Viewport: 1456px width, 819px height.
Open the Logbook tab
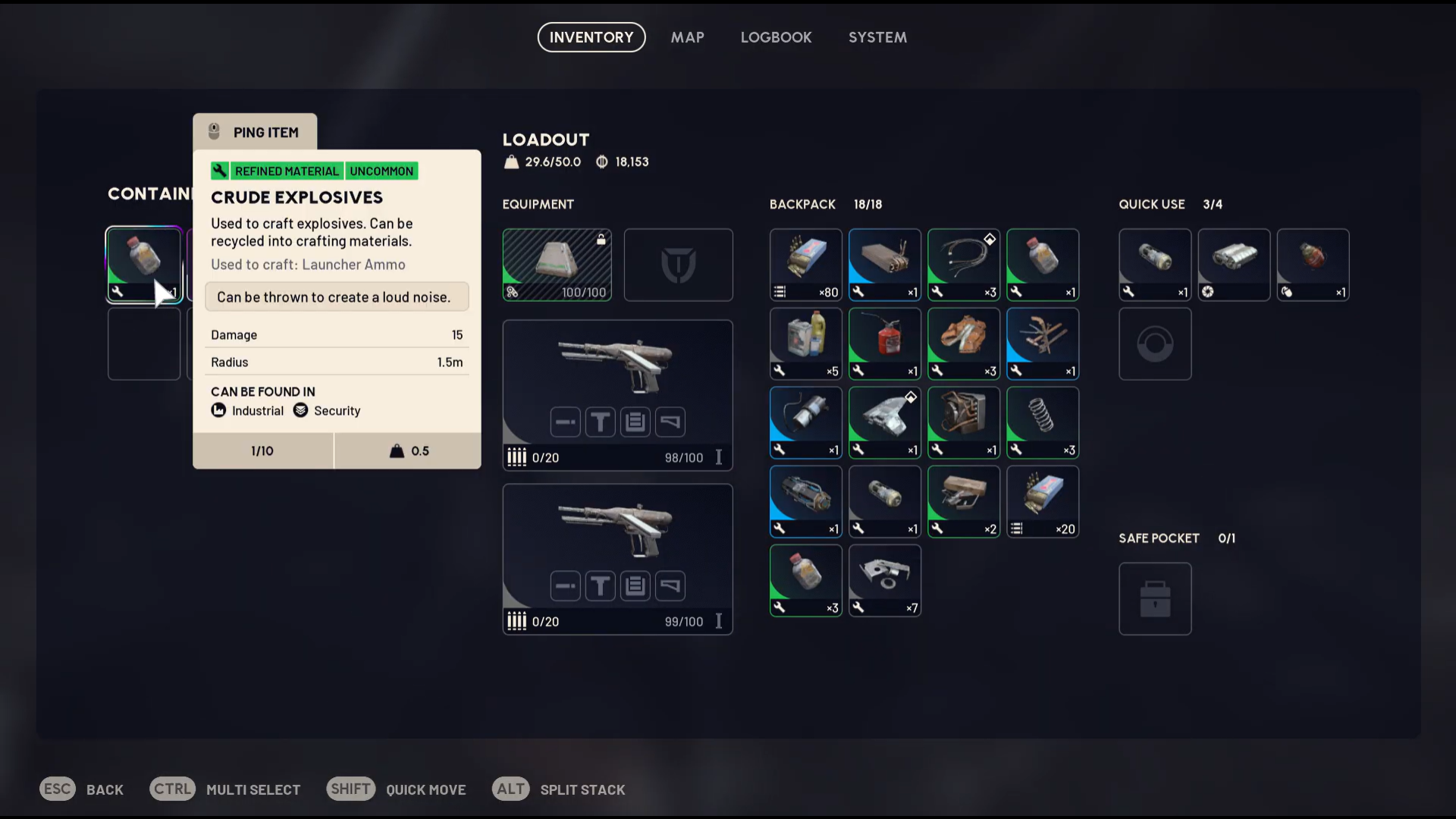pos(776,37)
